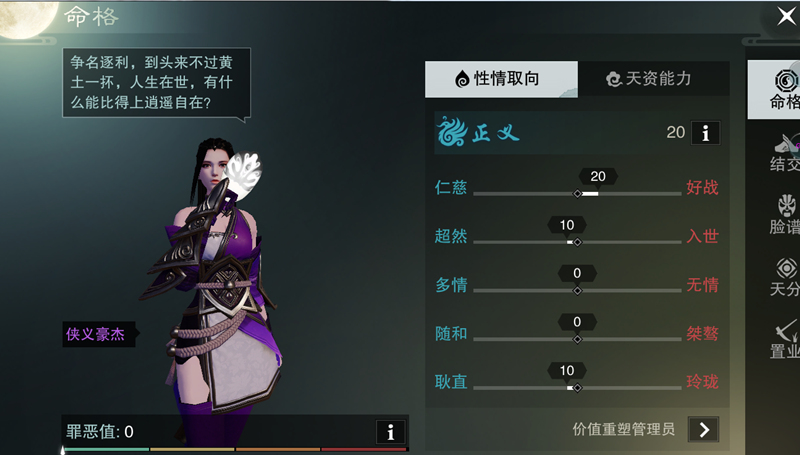Go to the 脸谱 side menu
The image size is (800, 455).
click(784, 214)
